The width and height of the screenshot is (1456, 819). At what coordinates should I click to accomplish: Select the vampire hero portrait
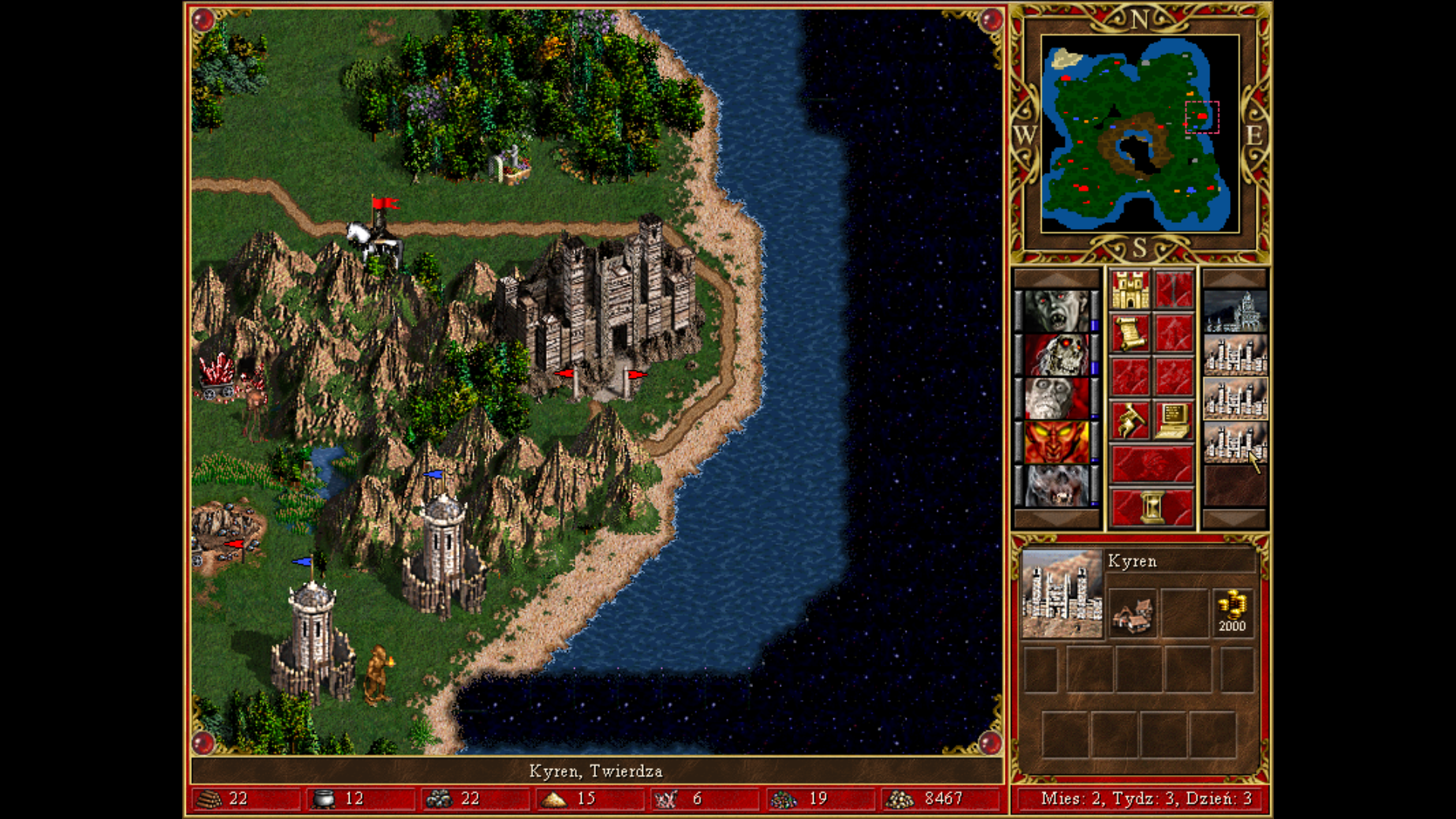pyautogui.click(x=1056, y=311)
